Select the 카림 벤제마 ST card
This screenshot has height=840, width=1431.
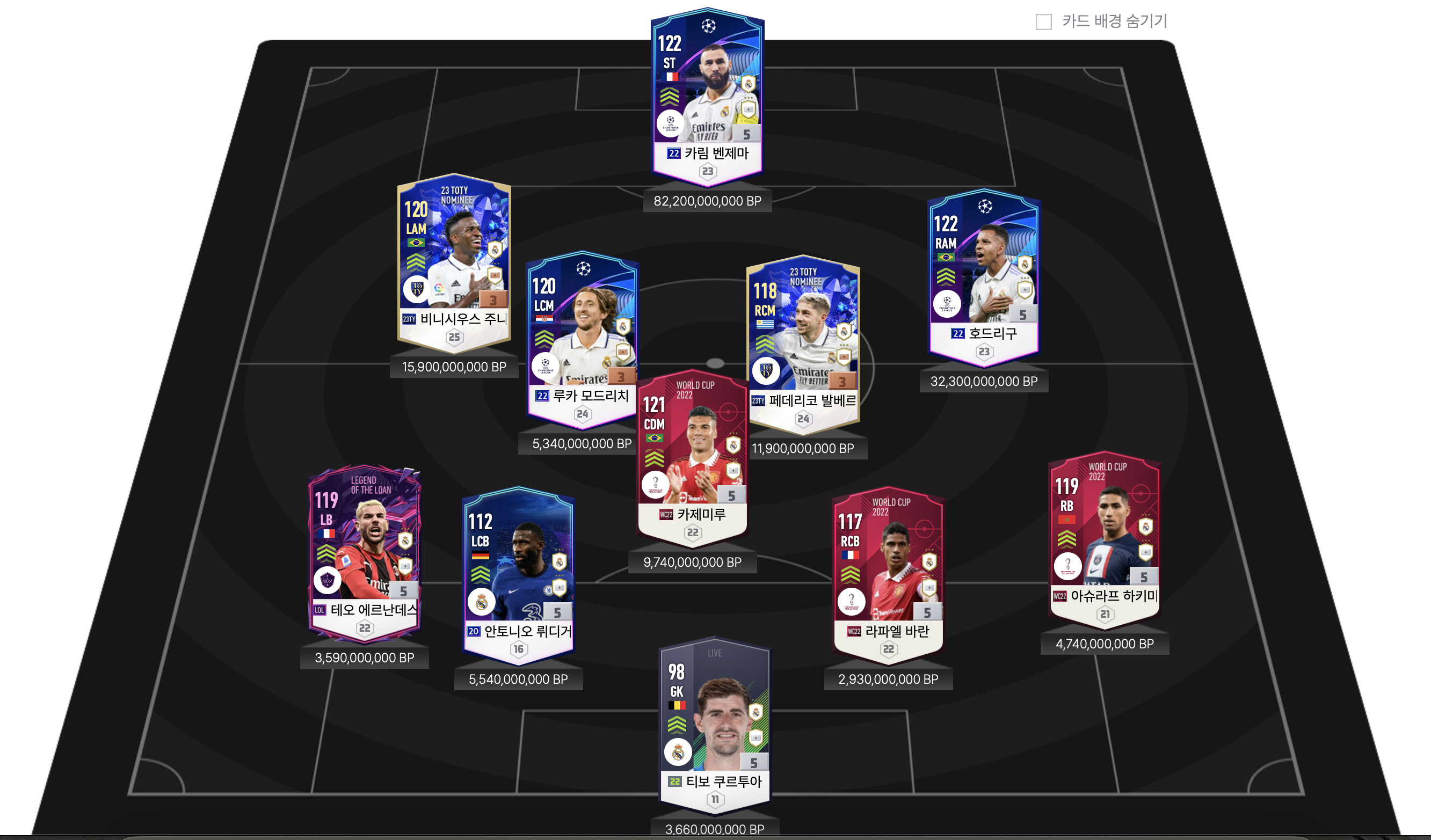[x=707, y=97]
